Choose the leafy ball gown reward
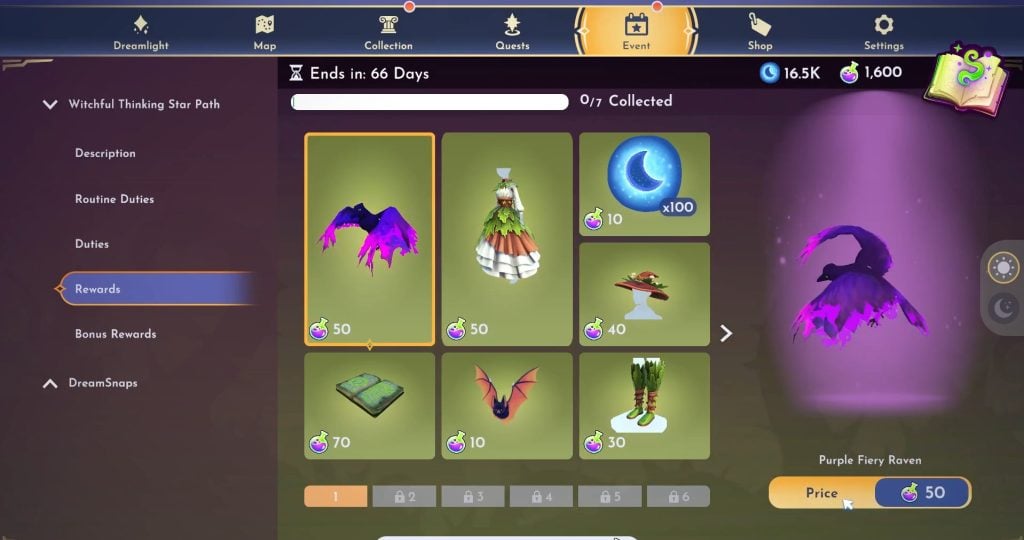The width and height of the screenshot is (1024, 540). pos(507,239)
